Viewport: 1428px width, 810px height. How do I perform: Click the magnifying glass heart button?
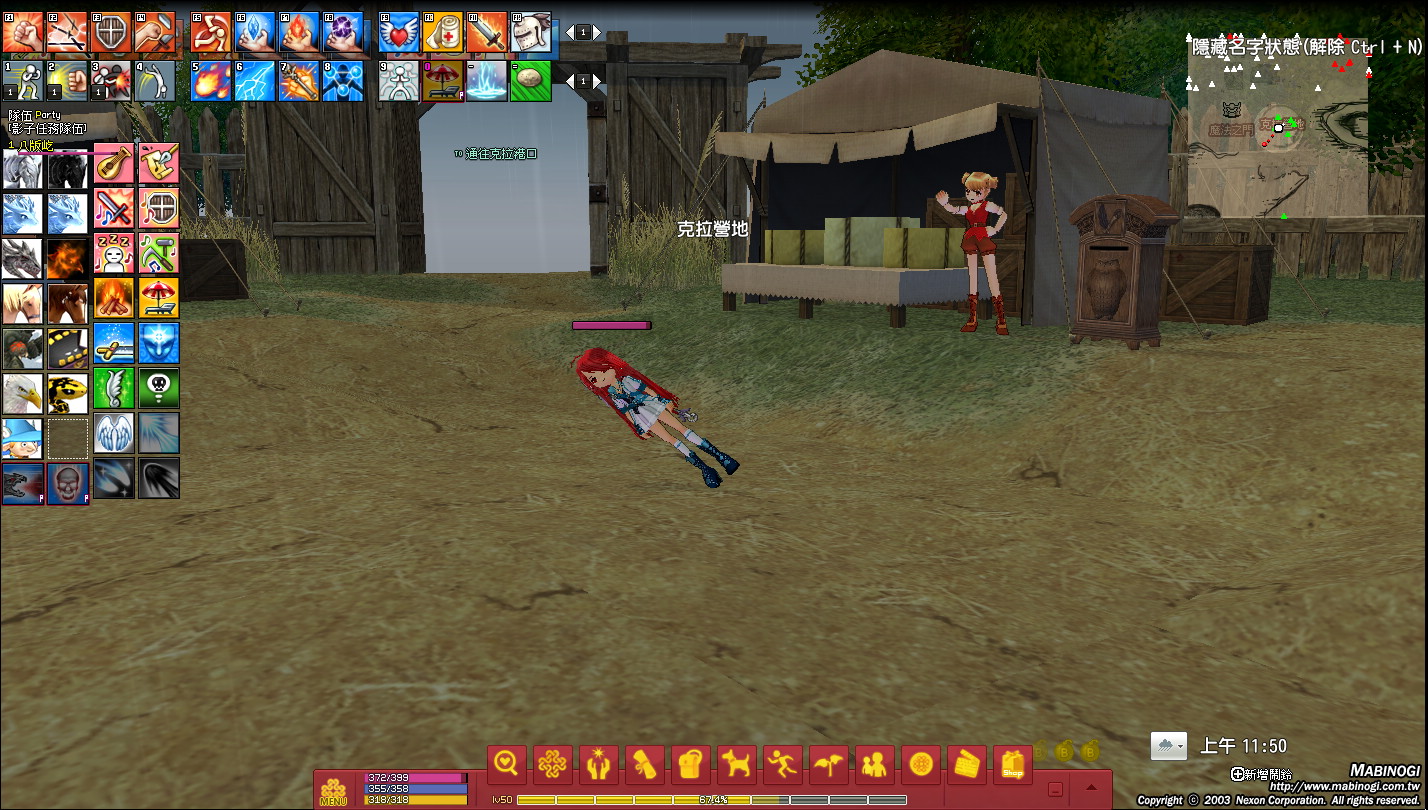pyautogui.click(x=507, y=765)
